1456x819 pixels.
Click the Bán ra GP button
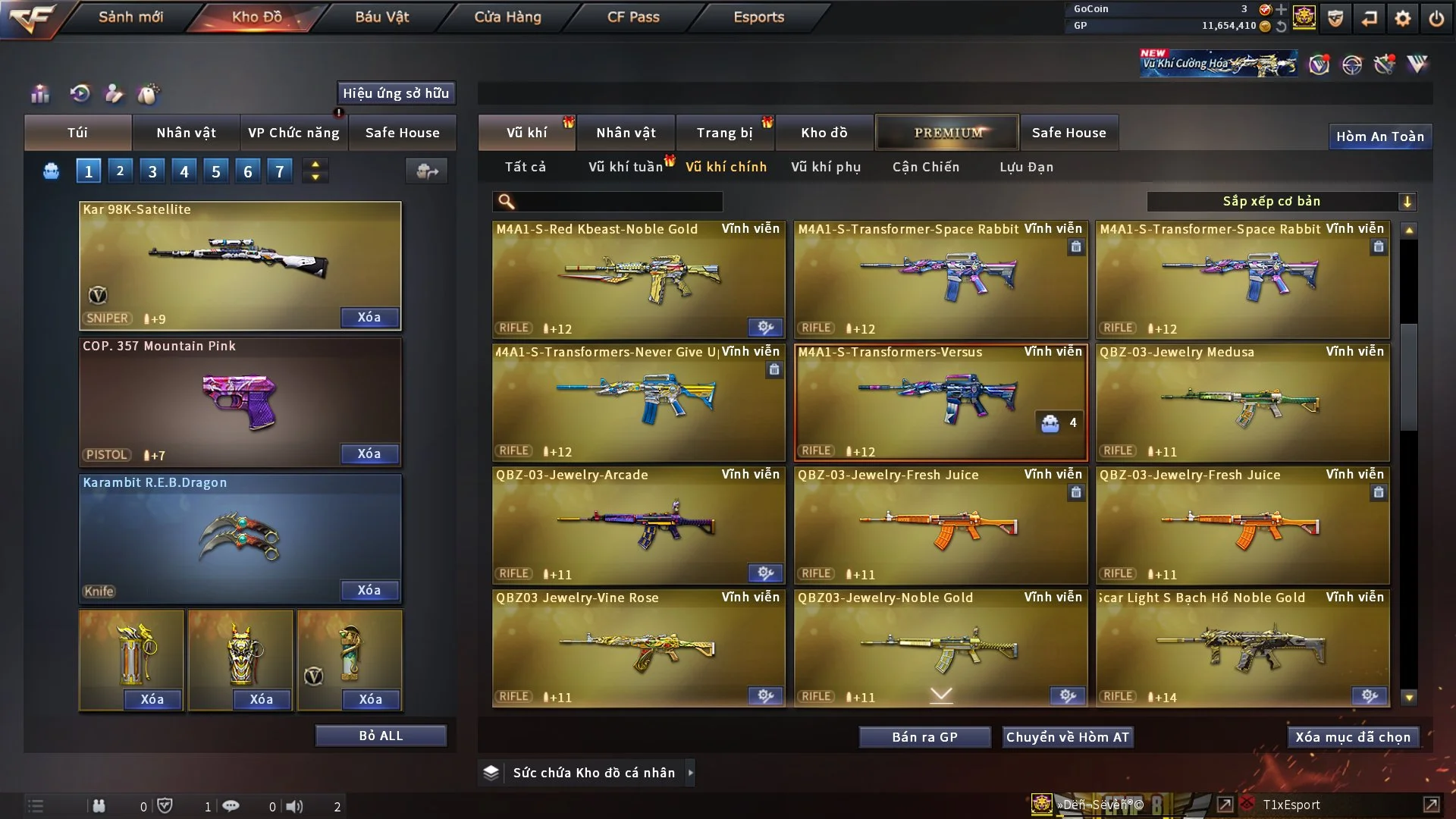[x=924, y=737]
